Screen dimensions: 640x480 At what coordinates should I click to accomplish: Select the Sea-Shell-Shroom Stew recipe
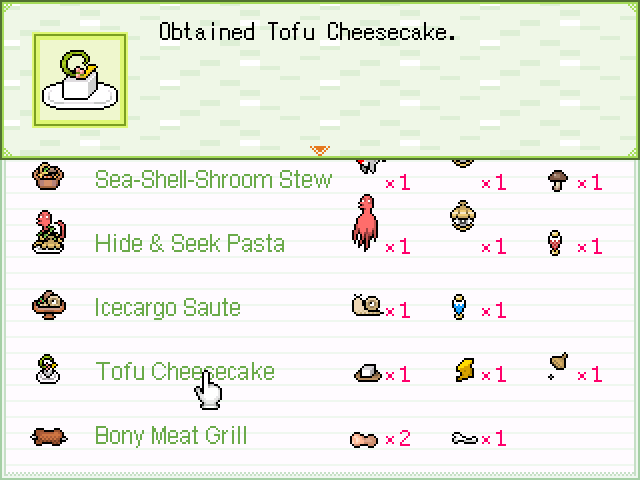212,180
